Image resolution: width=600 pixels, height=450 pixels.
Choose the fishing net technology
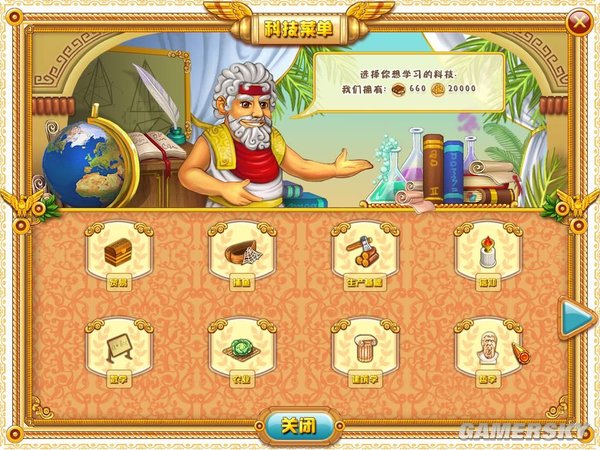tap(241, 252)
